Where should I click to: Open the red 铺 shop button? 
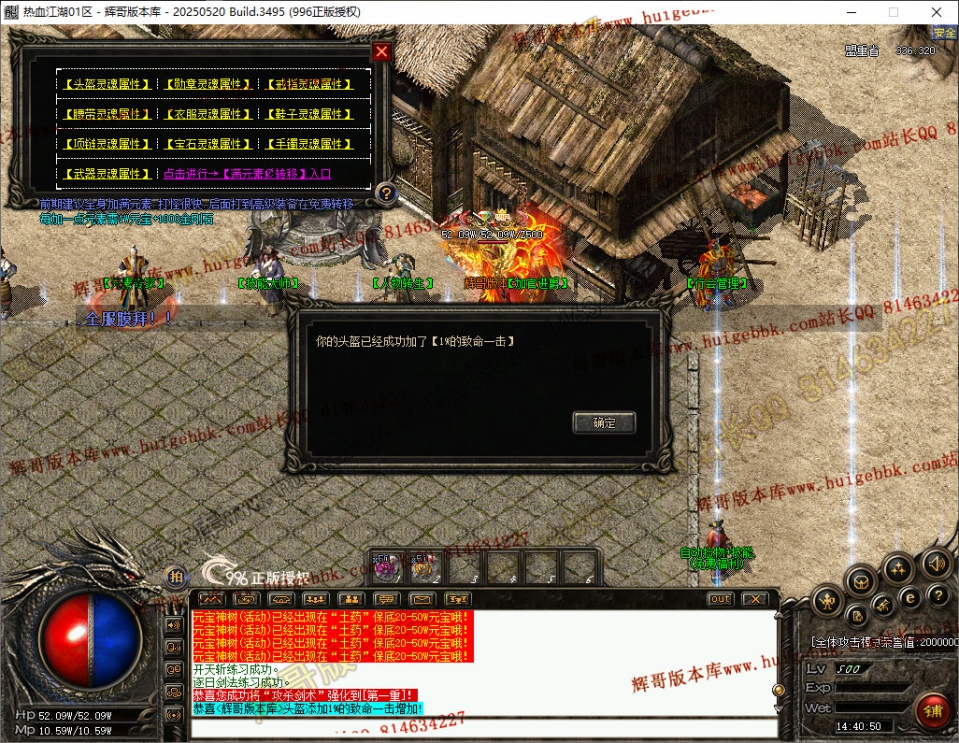pyautogui.click(x=931, y=711)
